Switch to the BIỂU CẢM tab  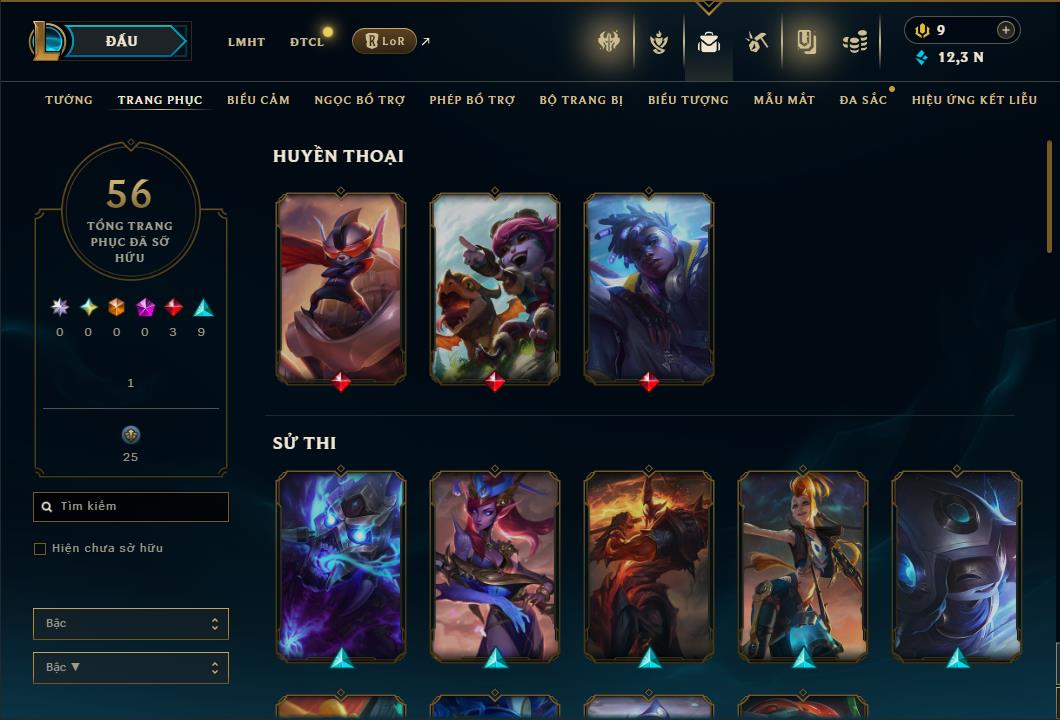(x=258, y=100)
